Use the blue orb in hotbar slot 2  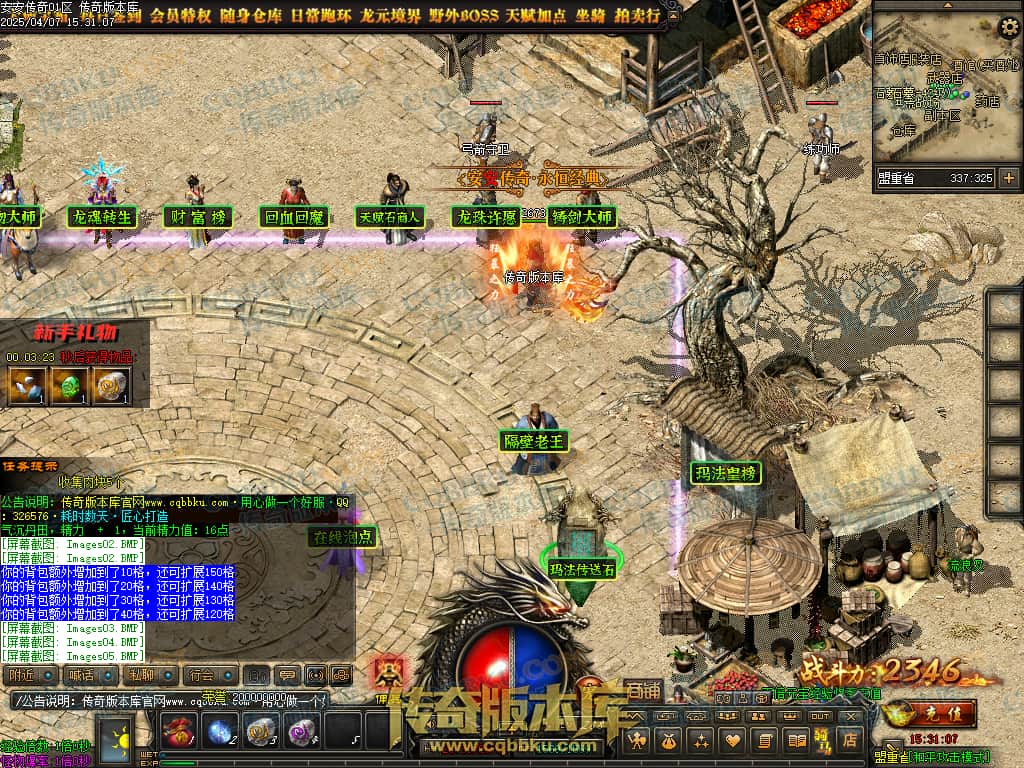(x=219, y=732)
